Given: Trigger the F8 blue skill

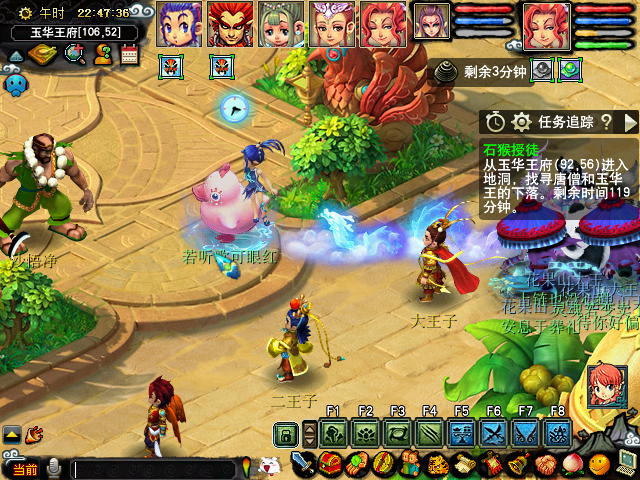Looking at the screenshot, I should click(558, 433).
